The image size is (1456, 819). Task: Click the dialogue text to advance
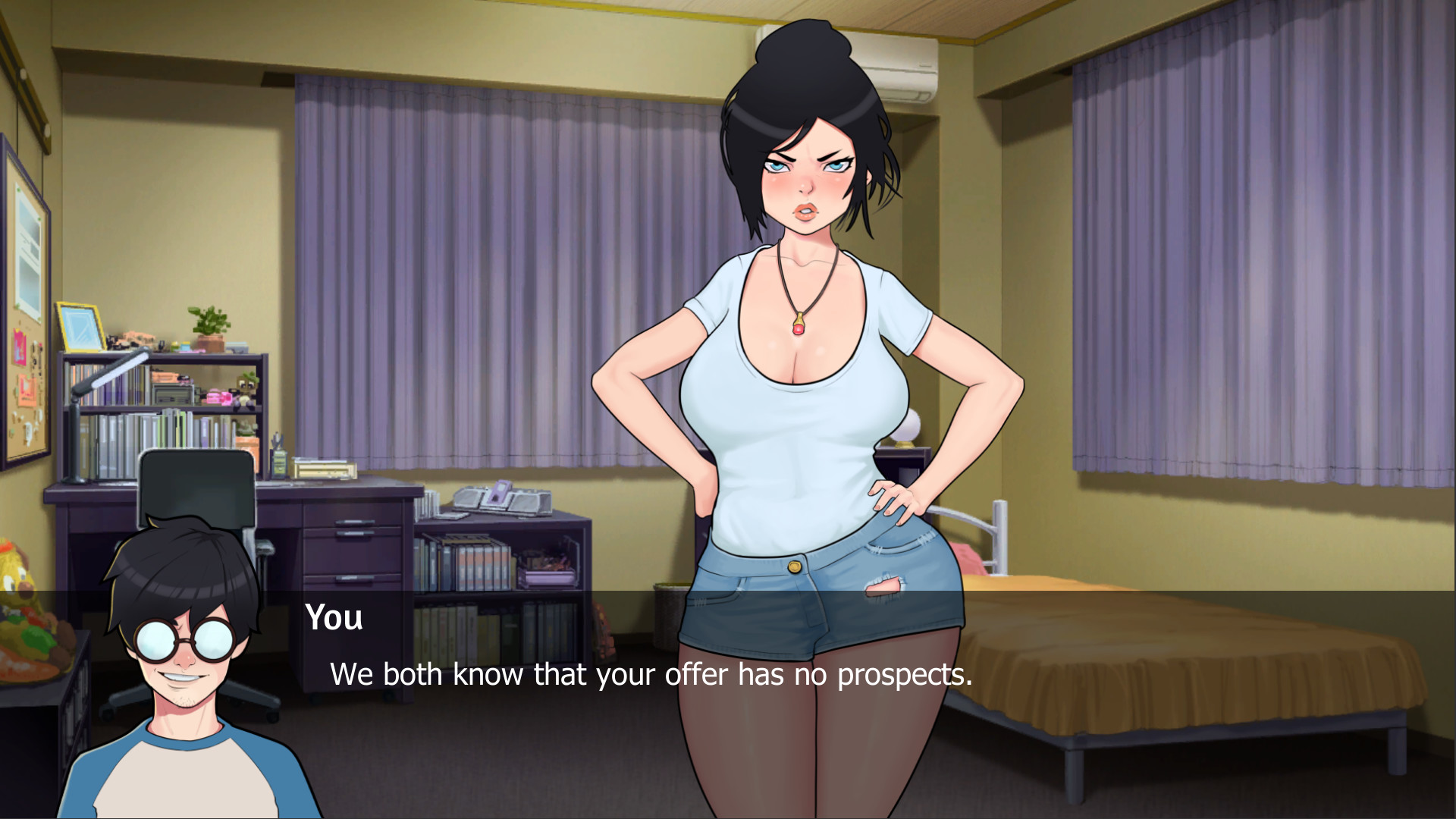coord(652,673)
